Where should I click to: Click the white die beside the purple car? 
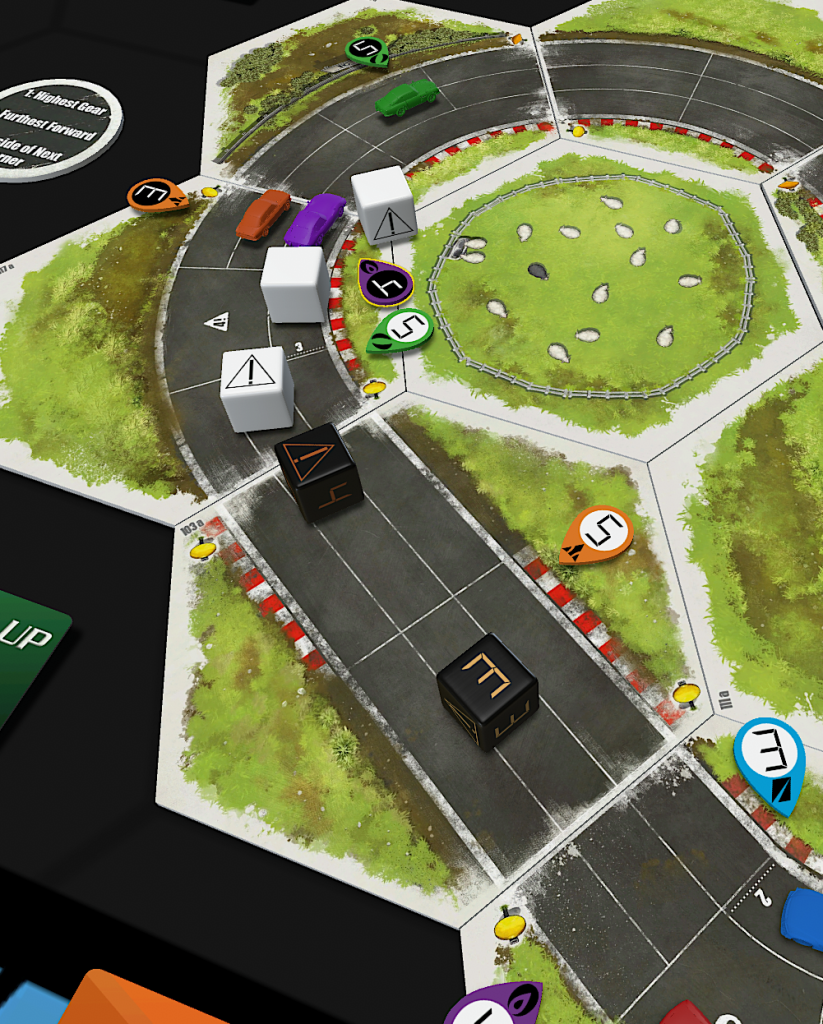tap(383, 204)
